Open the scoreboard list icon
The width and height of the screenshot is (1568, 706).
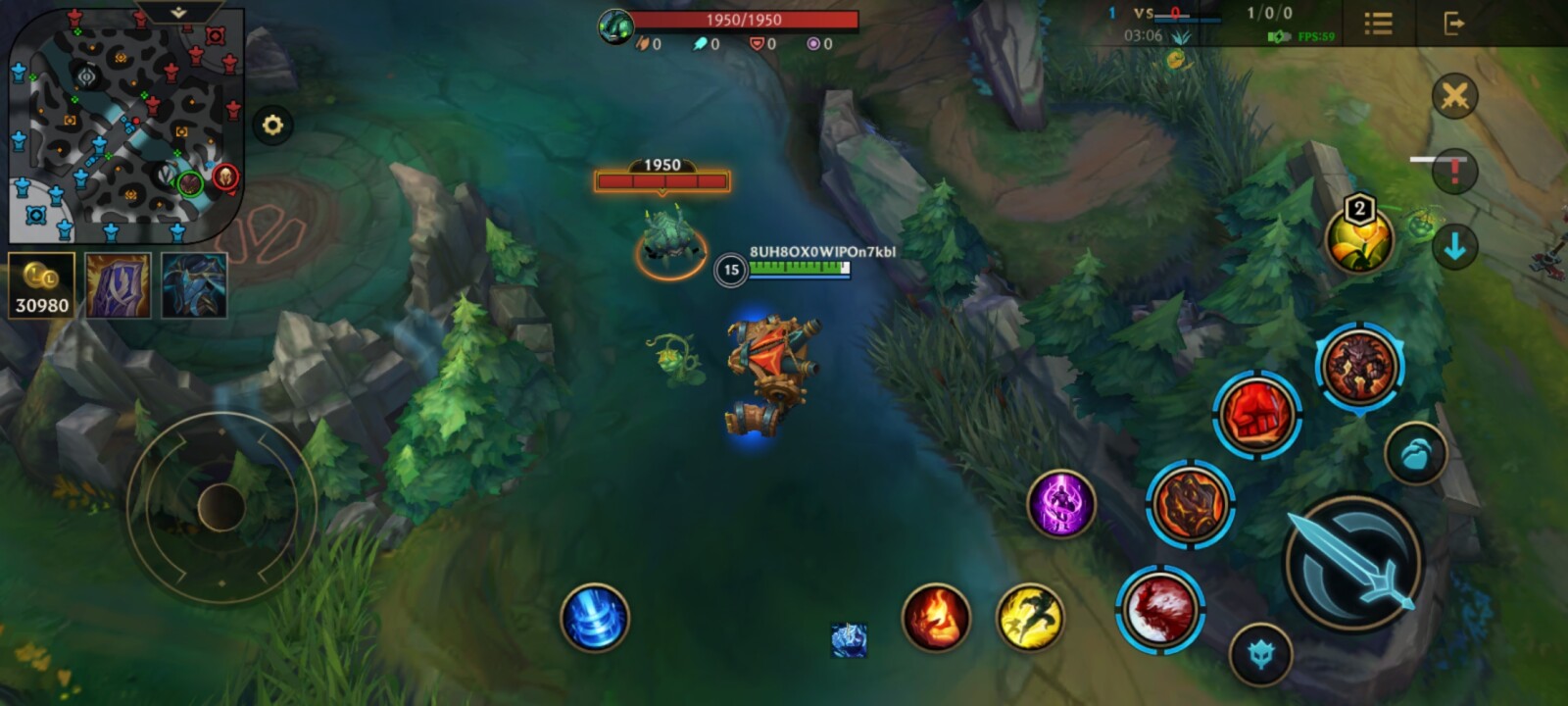tap(1378, 24)
